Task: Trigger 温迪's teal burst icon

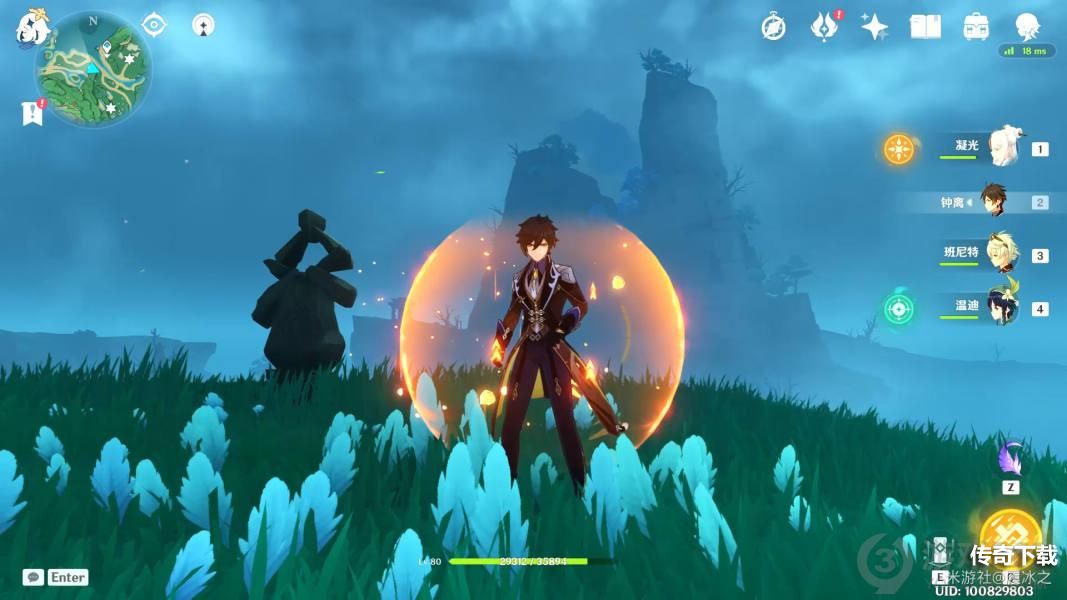Action: 899,308
